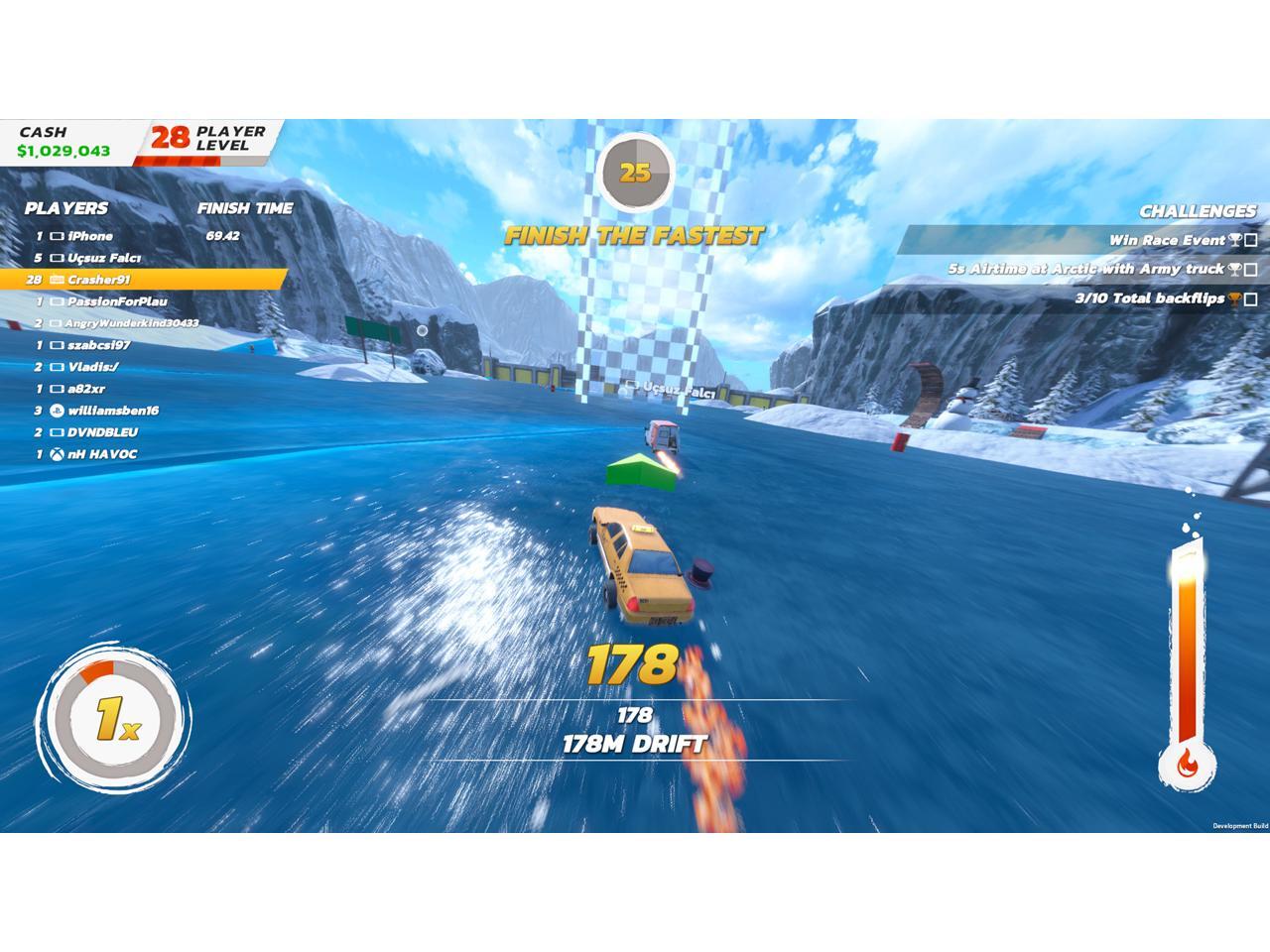Tick the Win Race Event checkbox

(1251, 240)
